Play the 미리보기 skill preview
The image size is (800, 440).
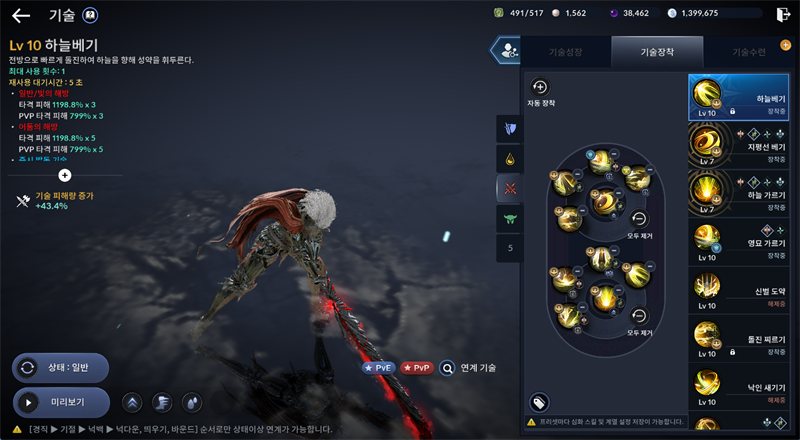(62, 403)
